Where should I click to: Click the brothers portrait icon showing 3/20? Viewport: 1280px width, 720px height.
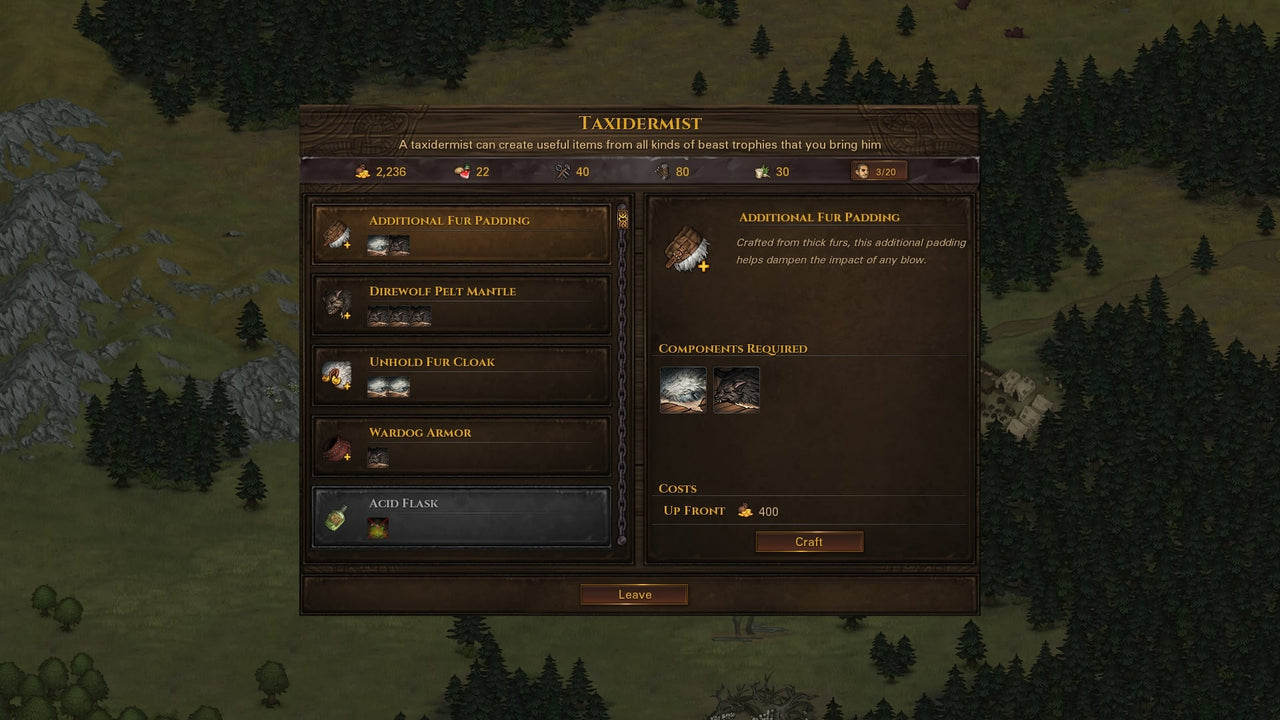[862, 170]
